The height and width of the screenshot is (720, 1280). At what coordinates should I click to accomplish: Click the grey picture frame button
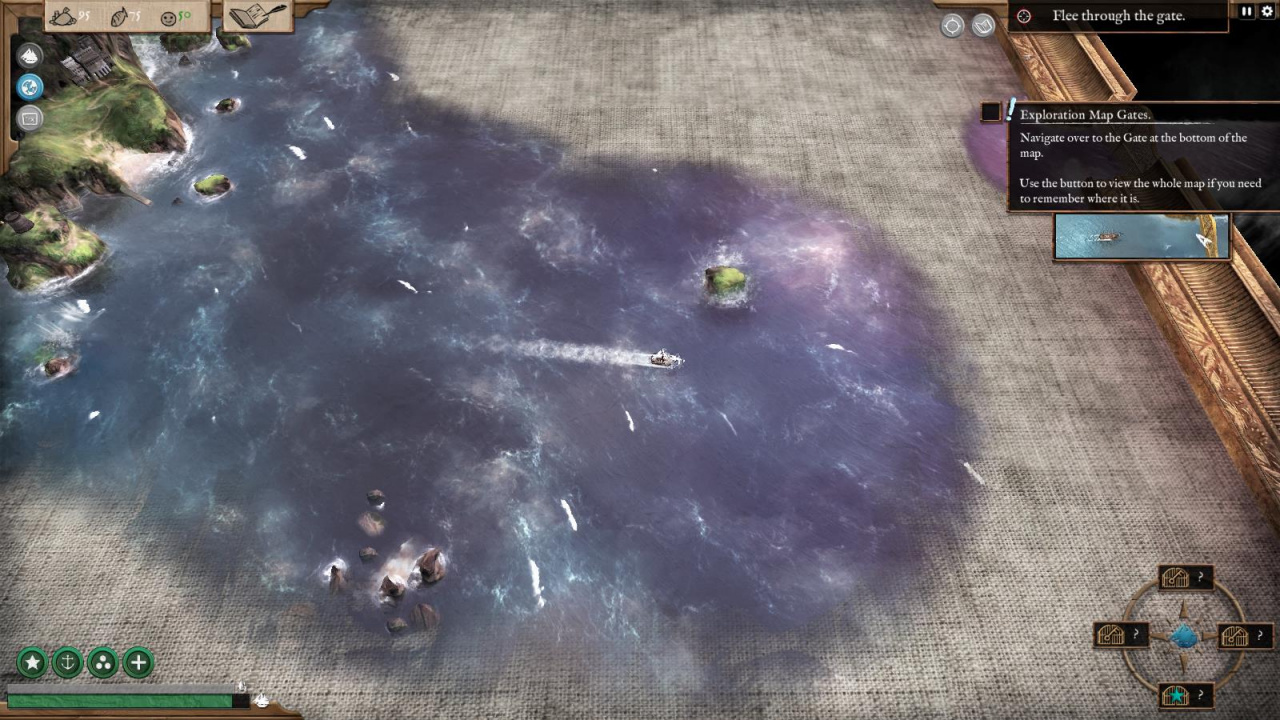(x=30, y=118)
